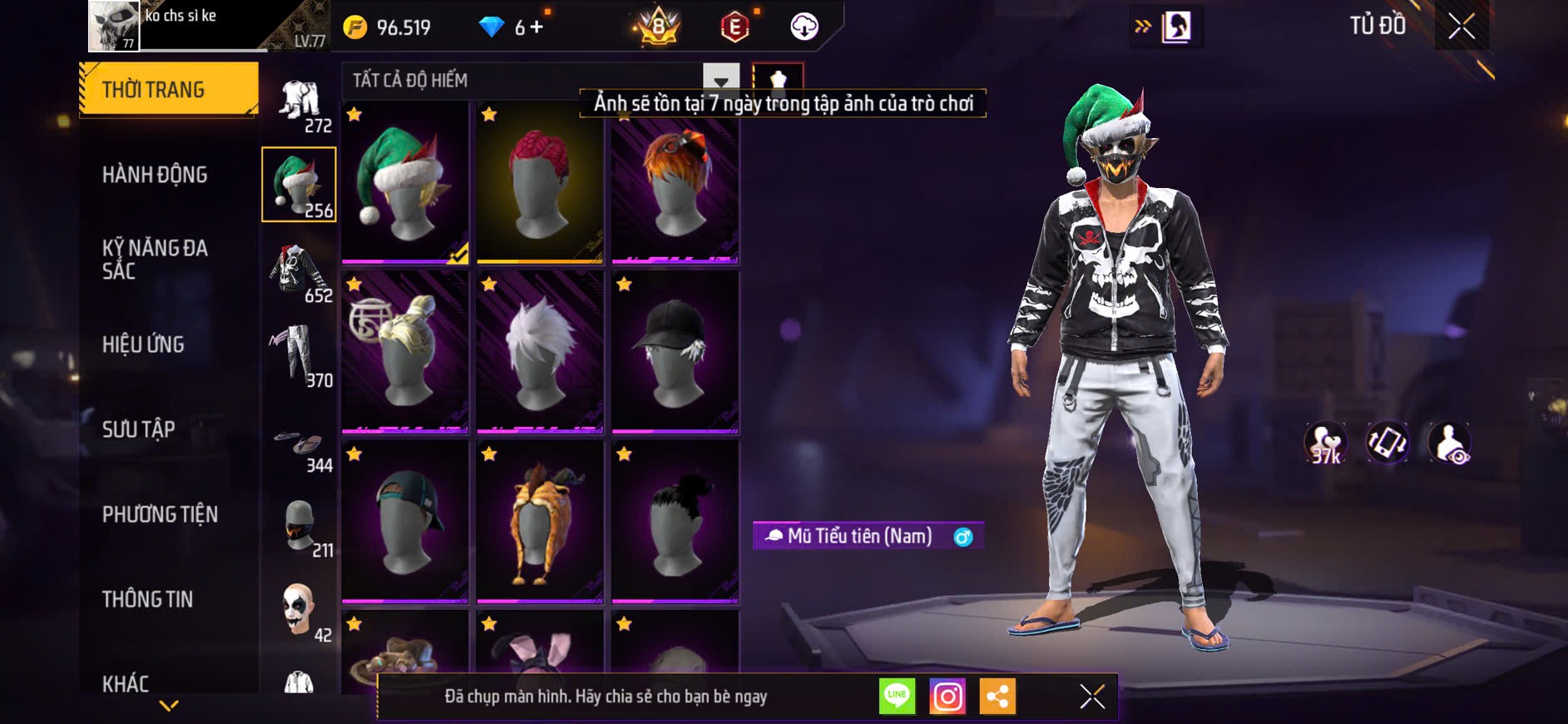Close the Tủ Đồ wardrobe screen
The image size is (1568, 724).
point(1462,27)
